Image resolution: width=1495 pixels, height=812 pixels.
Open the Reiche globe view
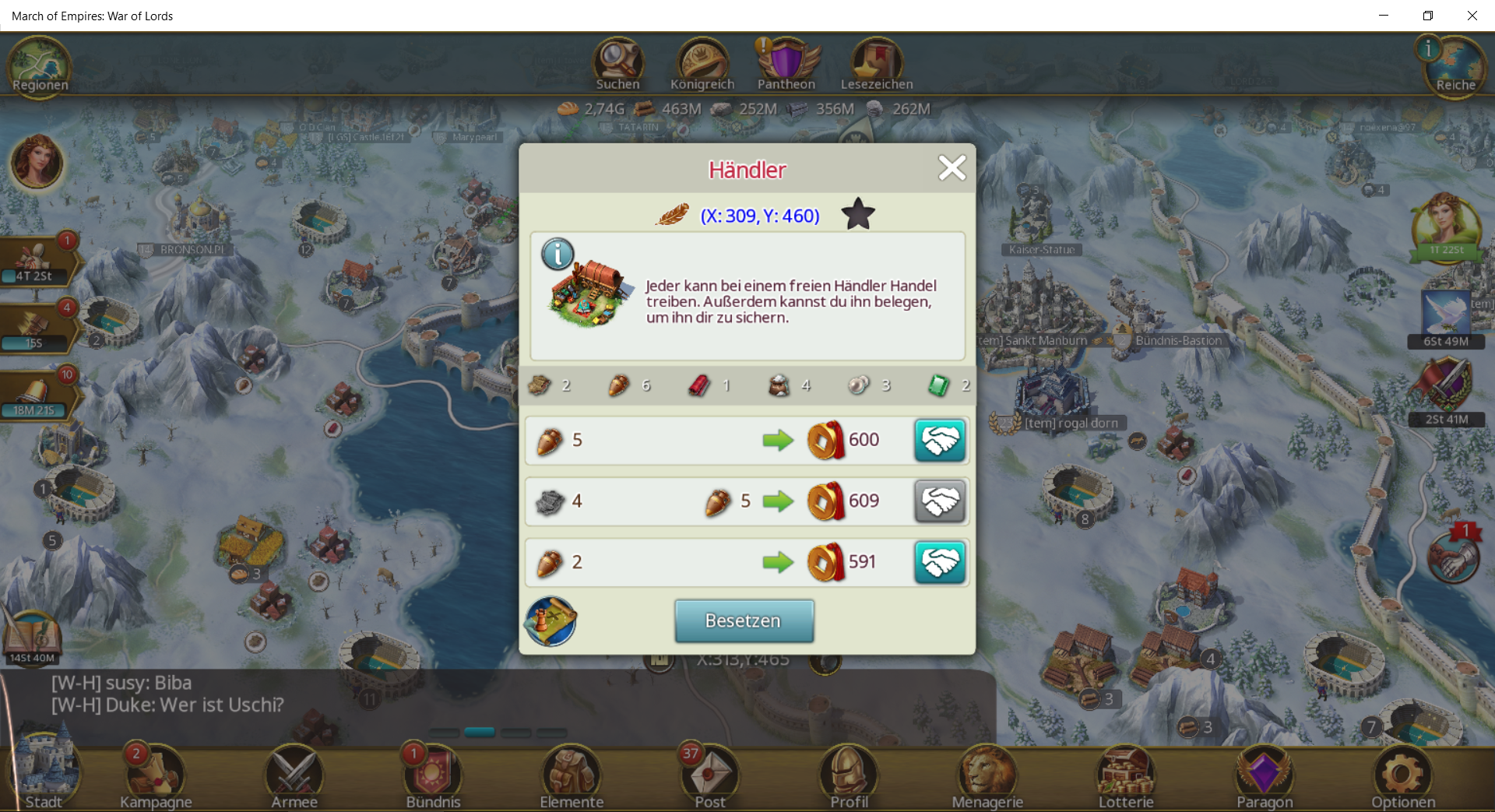(x=1455, y=69)
